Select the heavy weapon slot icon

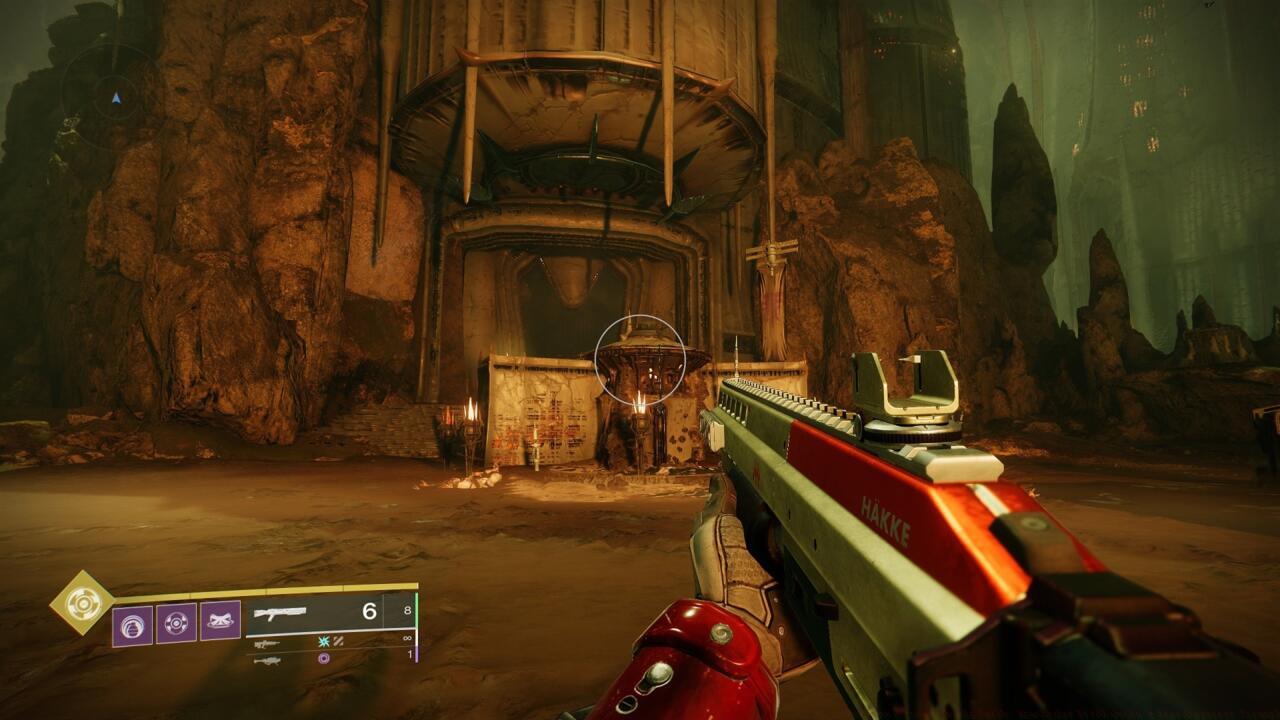click(x=268, y=658)
